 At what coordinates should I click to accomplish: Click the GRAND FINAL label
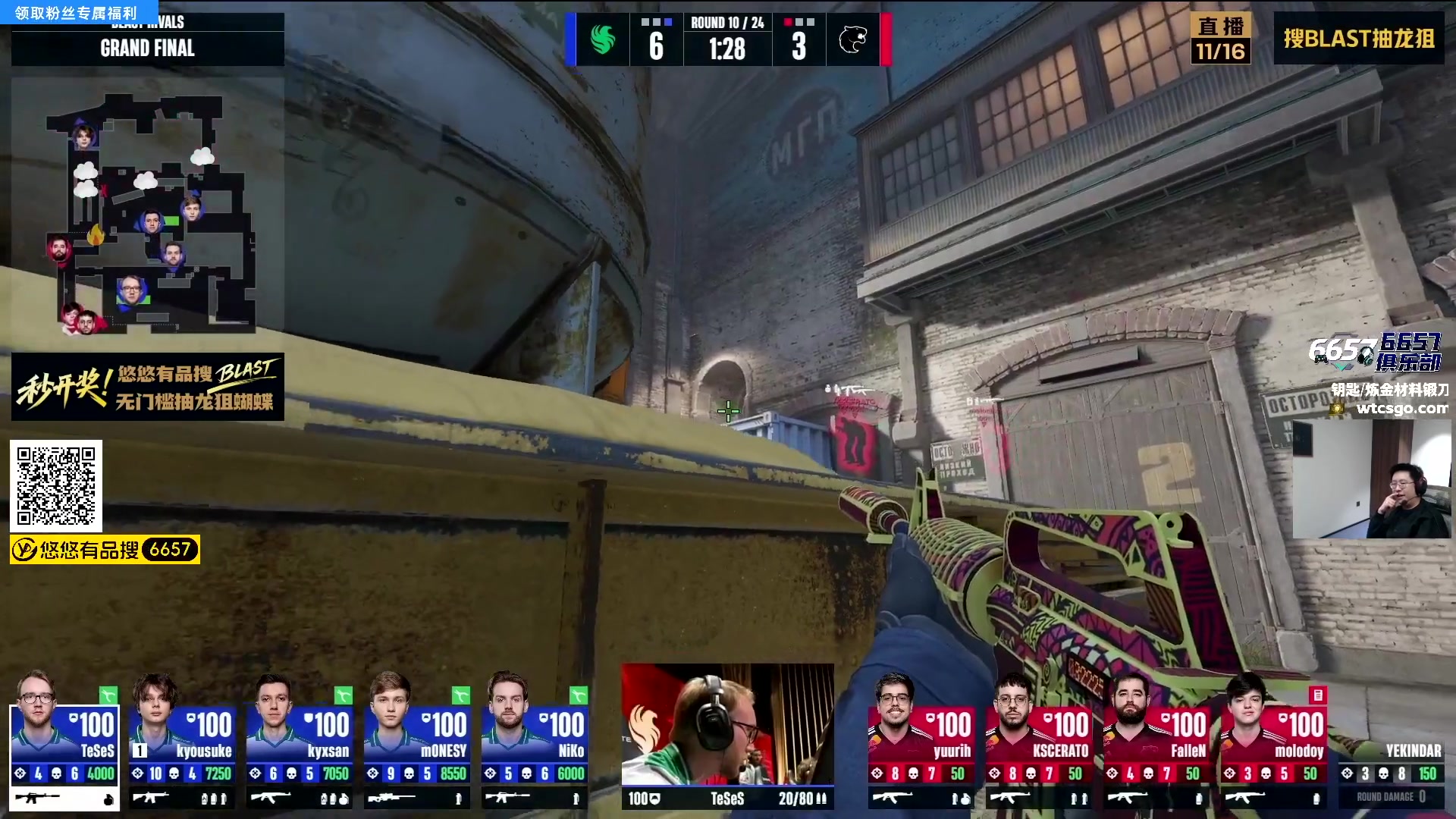[x=148, y=48]
